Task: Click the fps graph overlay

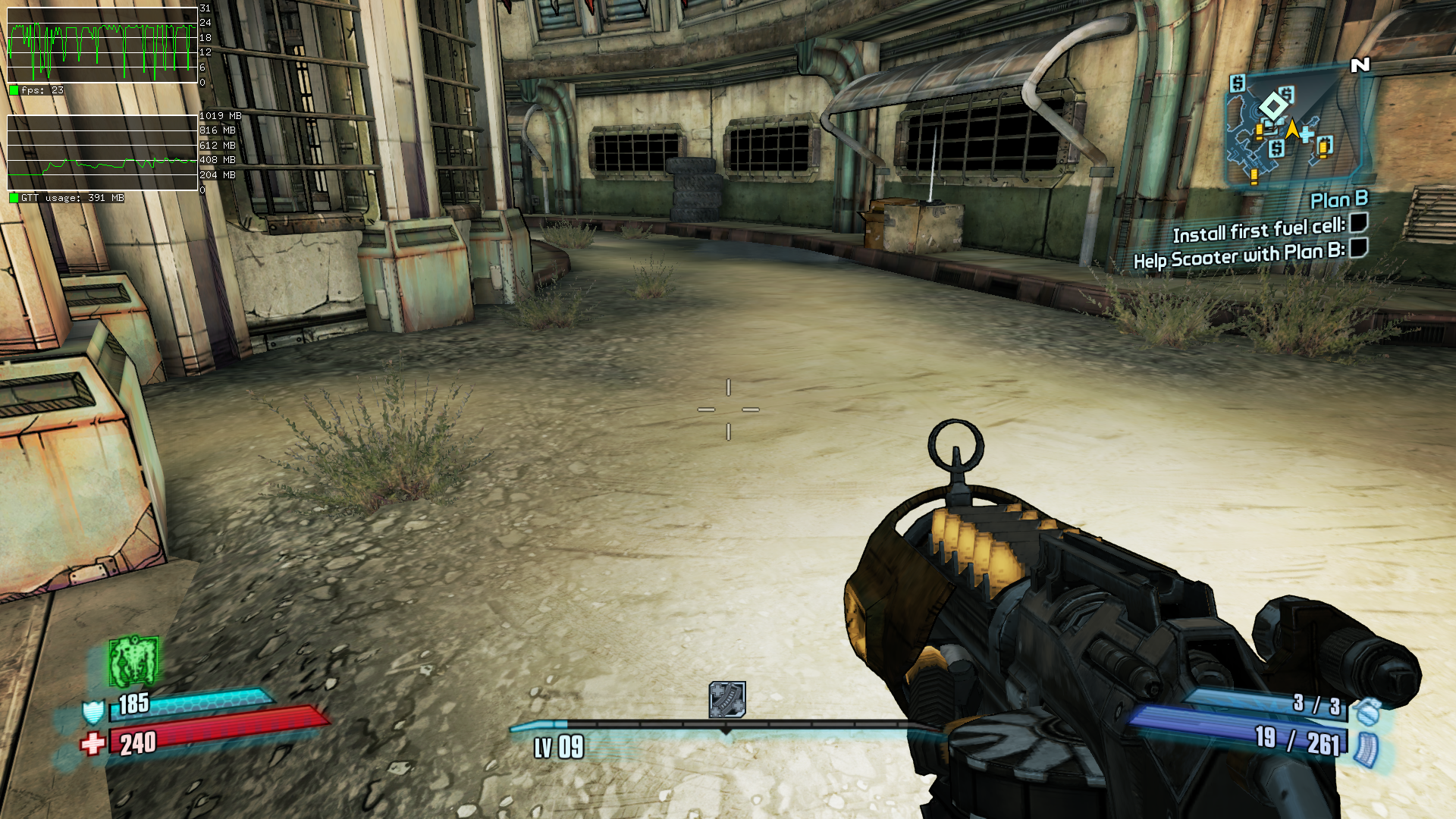Action: 102,45
